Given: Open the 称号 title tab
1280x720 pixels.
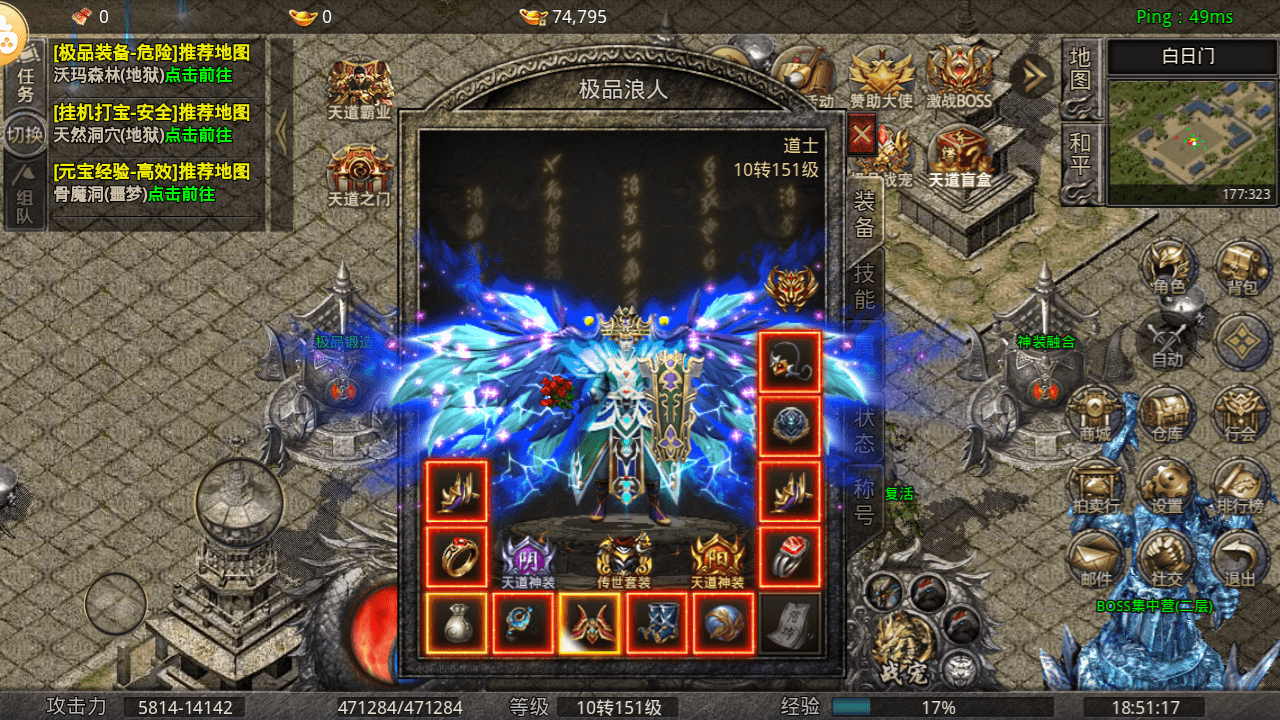Looking at the screenshot, I should point(864,502).
